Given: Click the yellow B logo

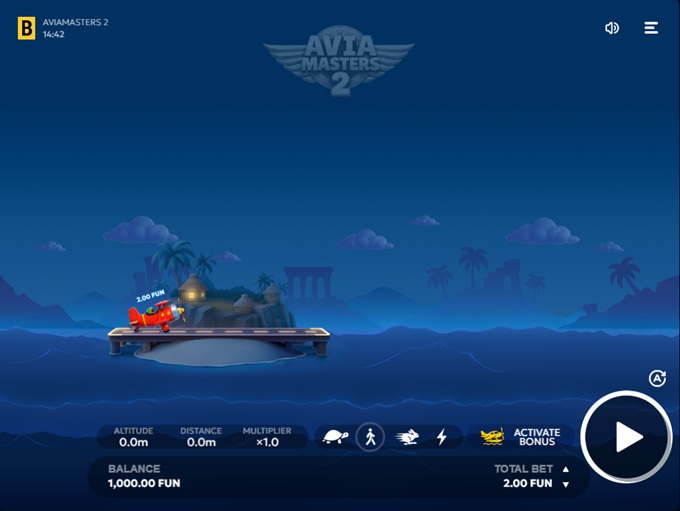Looking at the screenshot, I should pyautogui.click(x=26, y=28).
